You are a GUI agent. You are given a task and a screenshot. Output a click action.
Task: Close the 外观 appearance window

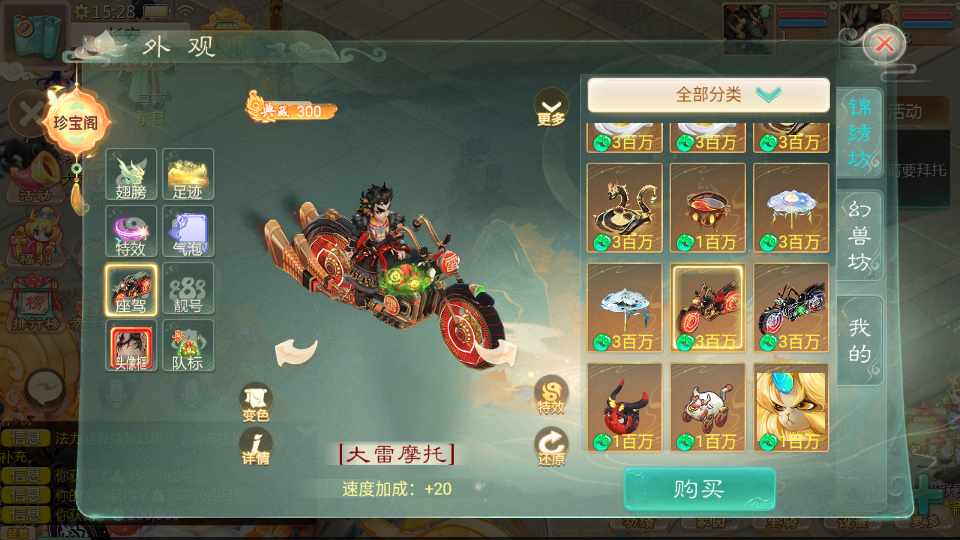[x=884, y=44]
